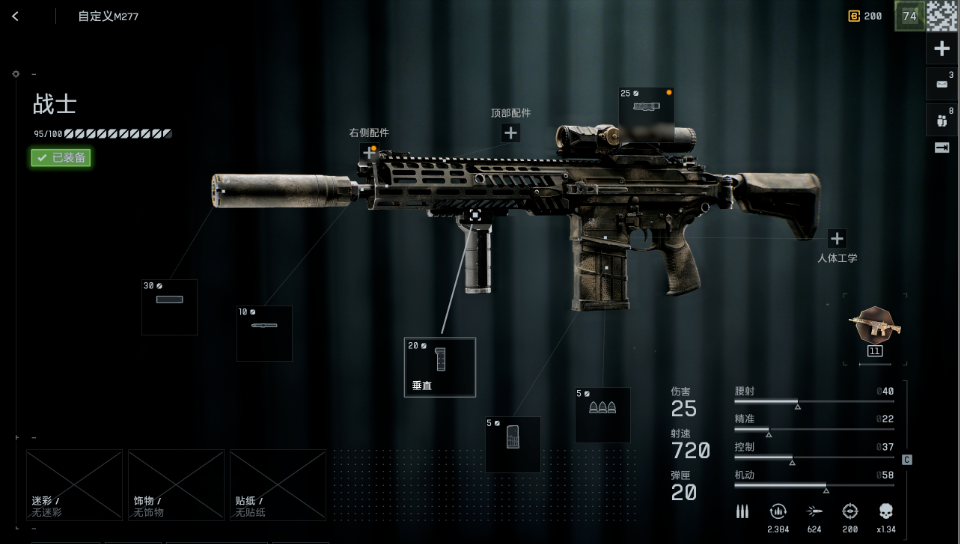Open the magazine attachment slot
Screen dimensions: 960x544
click(x=512, y=443)
